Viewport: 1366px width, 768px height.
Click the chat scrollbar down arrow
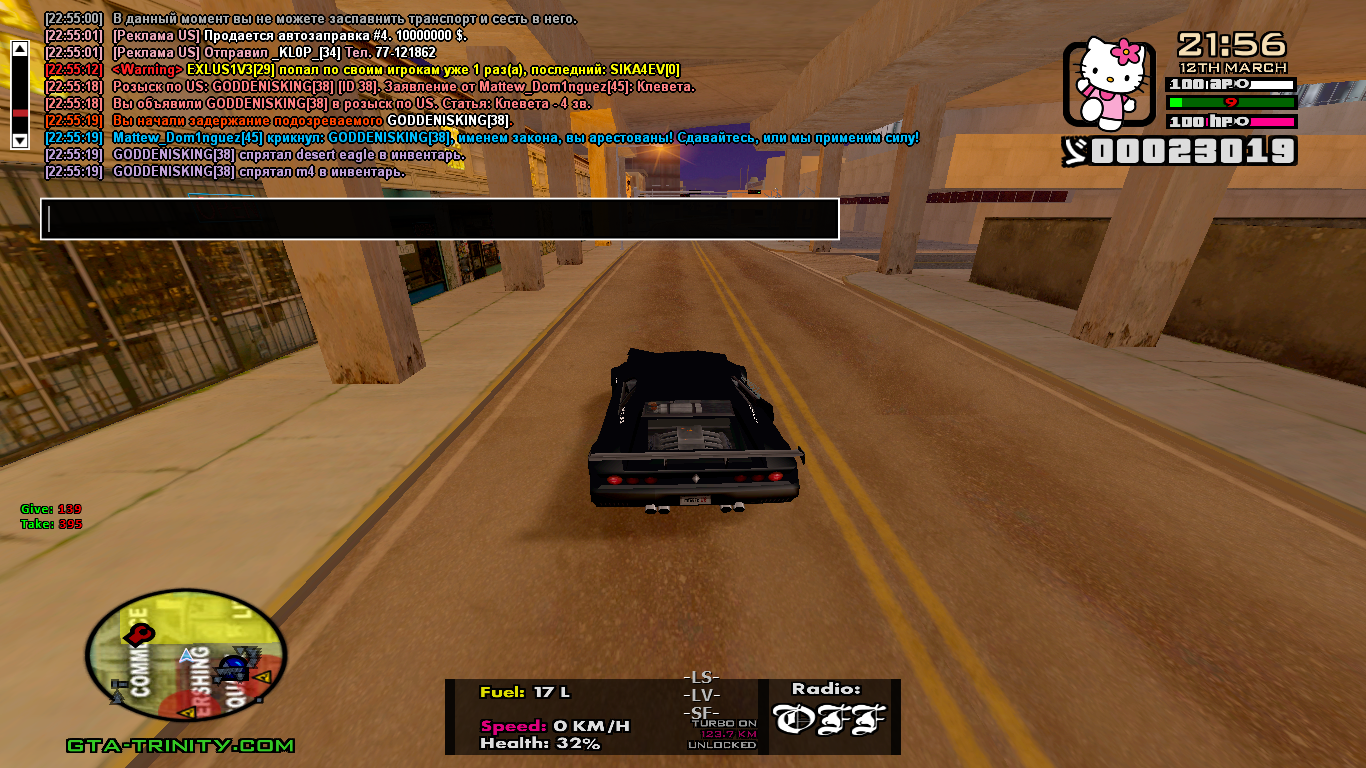pos(19,140)
